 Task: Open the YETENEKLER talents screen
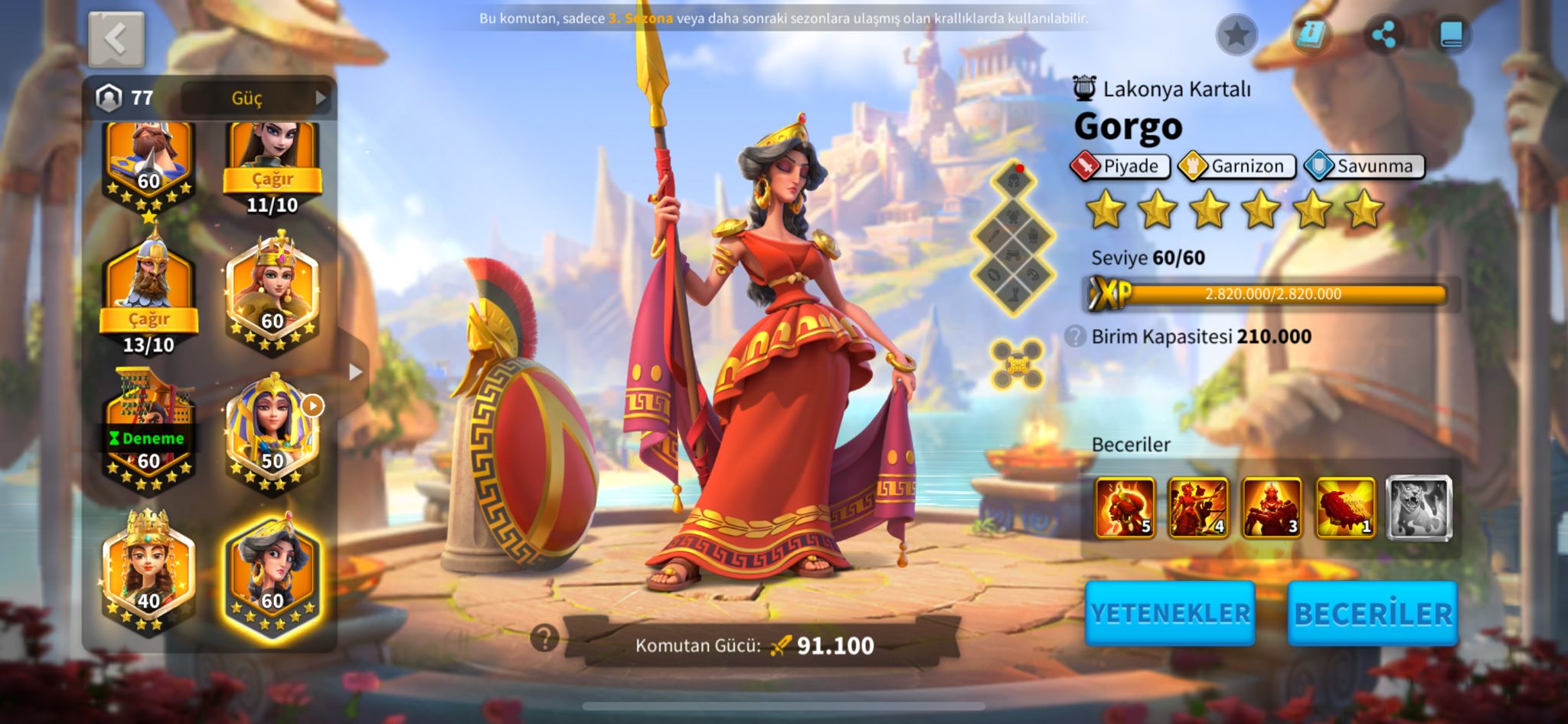point(1170,613)
